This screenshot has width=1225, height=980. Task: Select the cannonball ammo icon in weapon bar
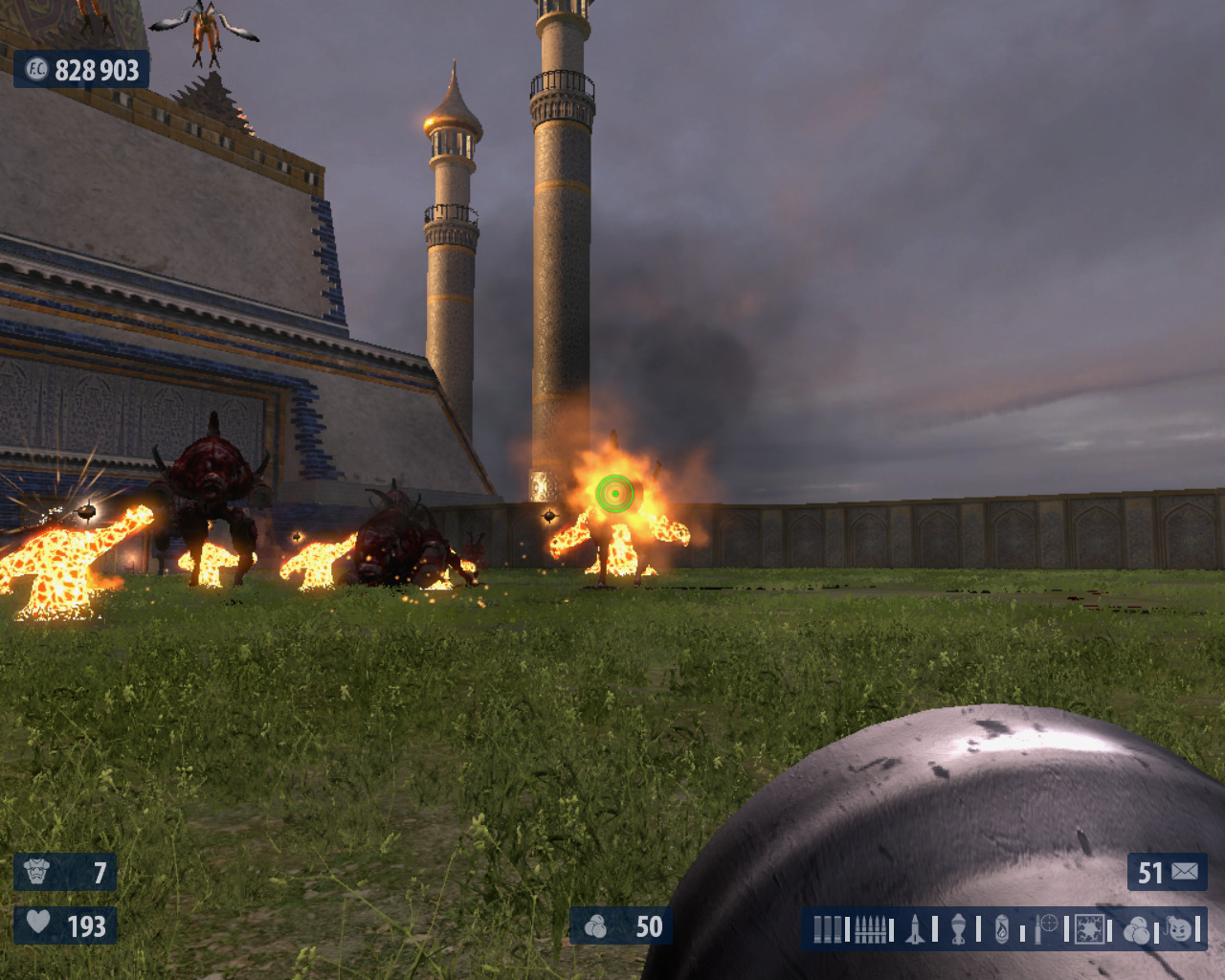pos(1136,929)
